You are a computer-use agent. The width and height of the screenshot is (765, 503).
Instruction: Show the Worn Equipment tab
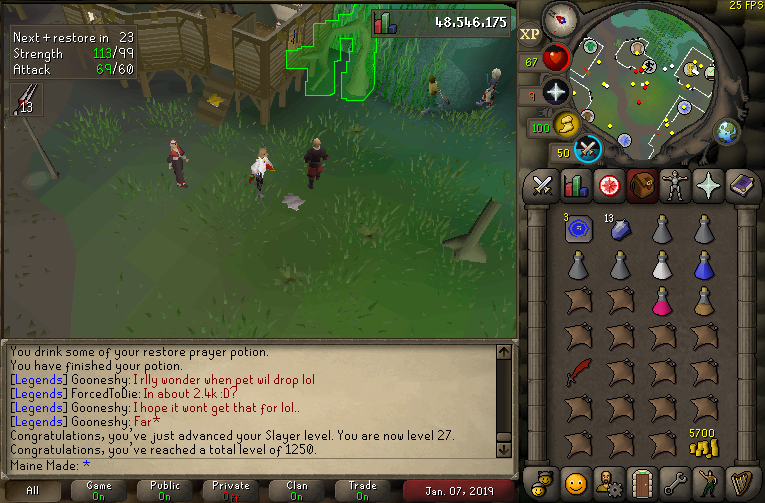click(675, 185)
